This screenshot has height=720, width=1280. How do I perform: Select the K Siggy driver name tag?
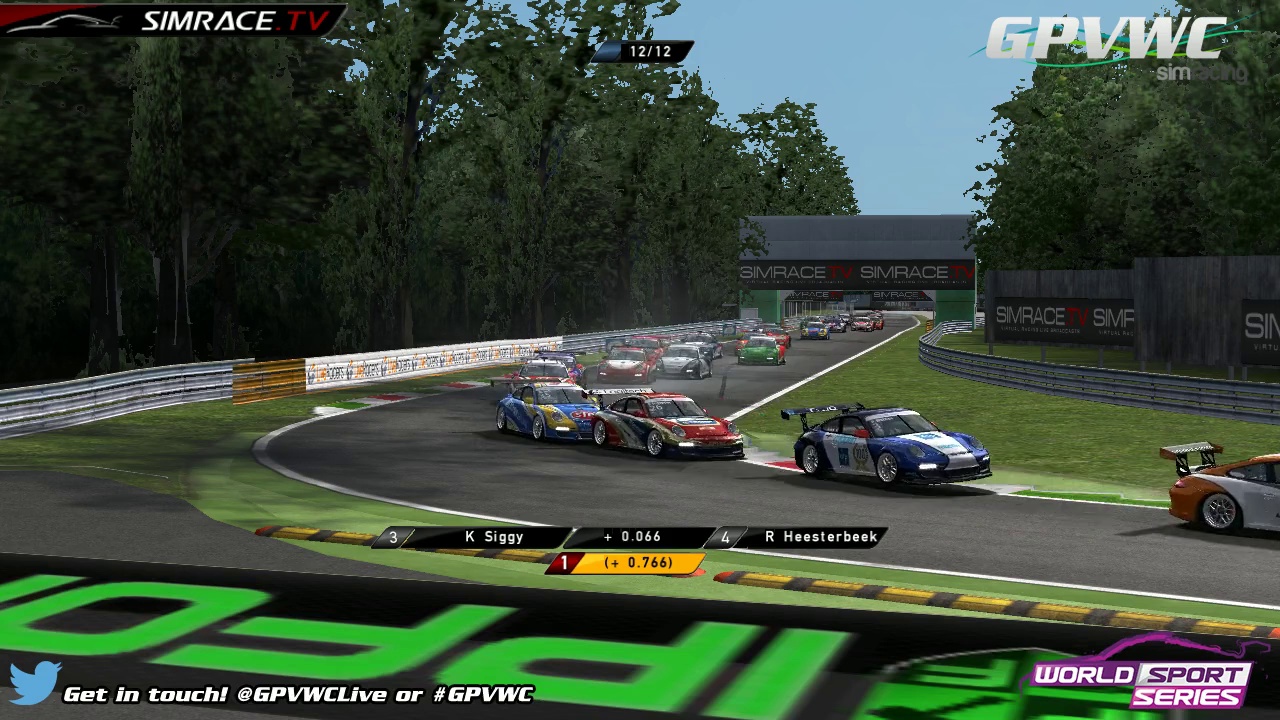point(494,537)
